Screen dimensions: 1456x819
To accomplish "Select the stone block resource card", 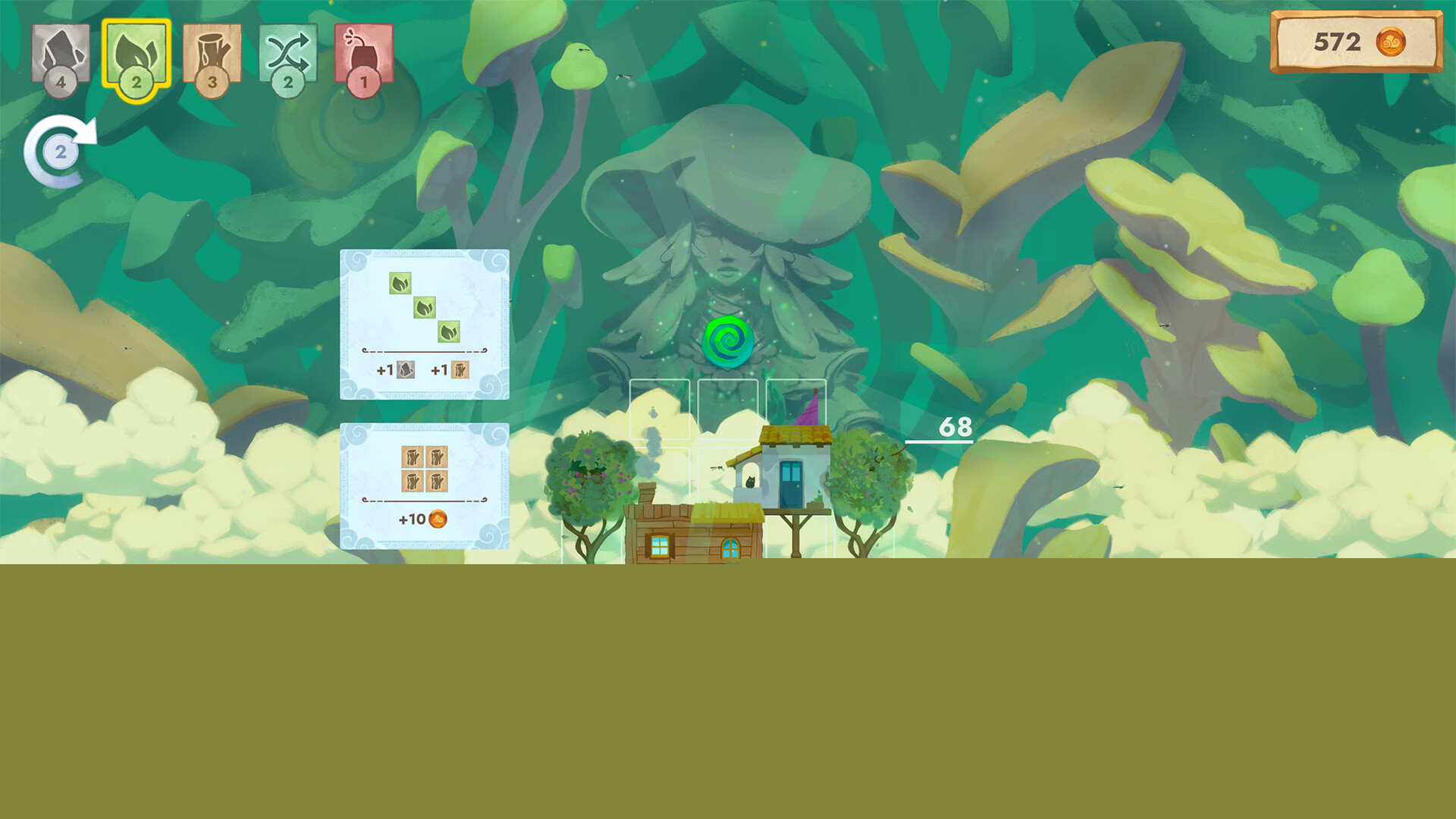I will click(61, 55).
